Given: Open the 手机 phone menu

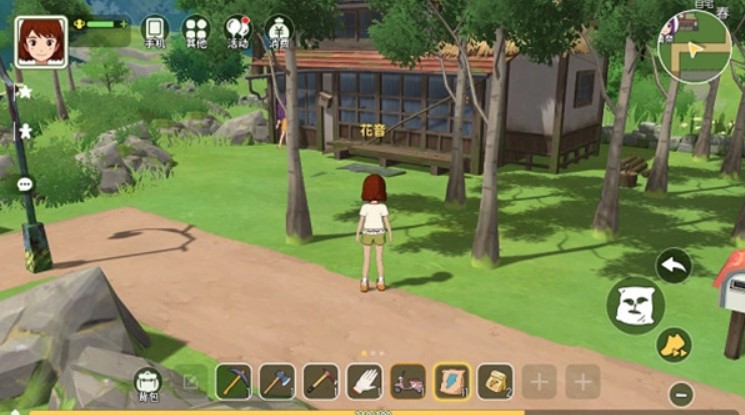Looking at the screenshot, I should coord(154,31).
